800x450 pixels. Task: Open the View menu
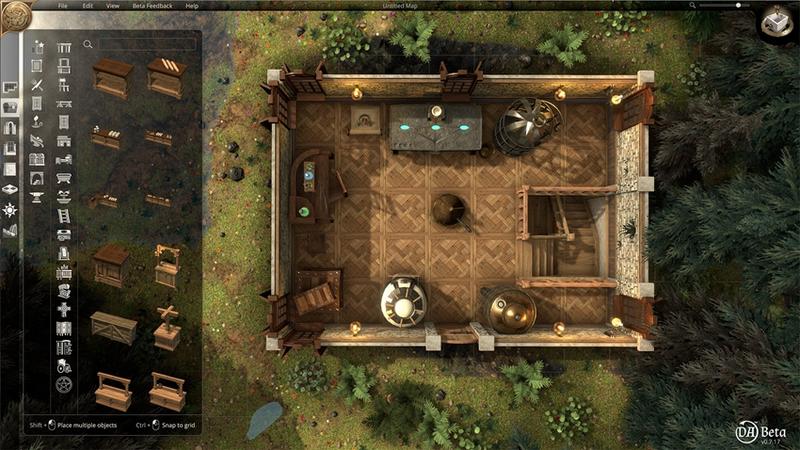point(112,6)
